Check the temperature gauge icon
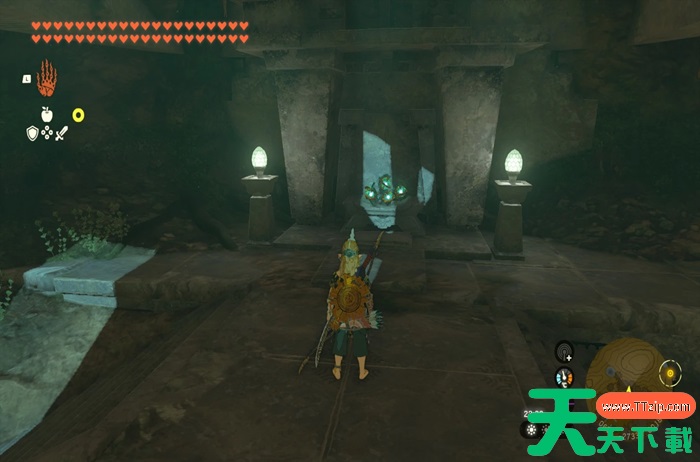The width and height of the screenshot is (700, 462). 565,378
